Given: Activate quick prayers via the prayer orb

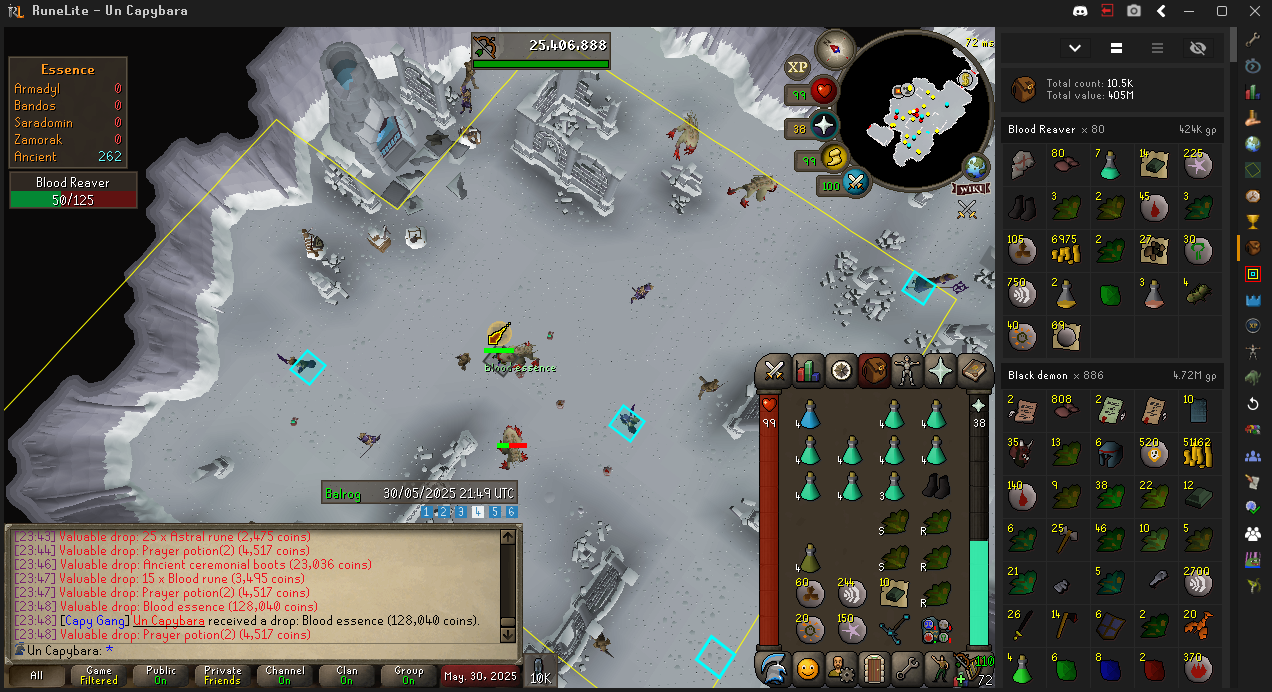Looking at the screenshot, I should (824, 127).
